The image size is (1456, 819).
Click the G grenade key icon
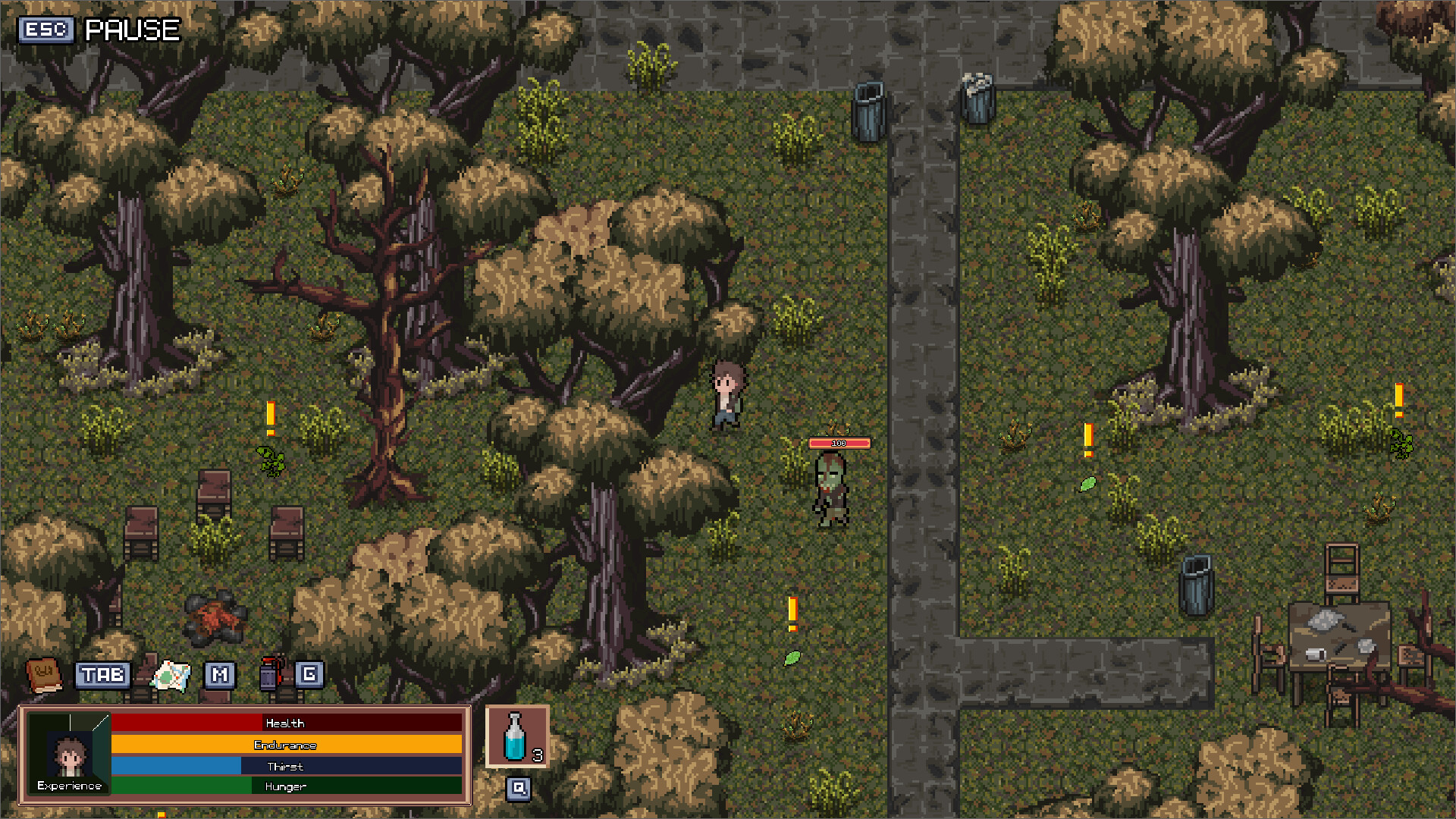pyautogui.click(x=309, y=675)
